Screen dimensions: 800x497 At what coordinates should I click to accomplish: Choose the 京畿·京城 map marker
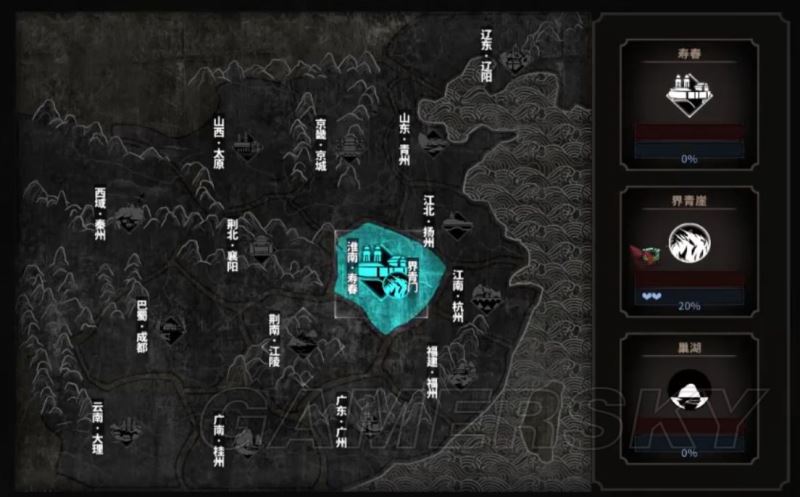[x=346, y=149]
